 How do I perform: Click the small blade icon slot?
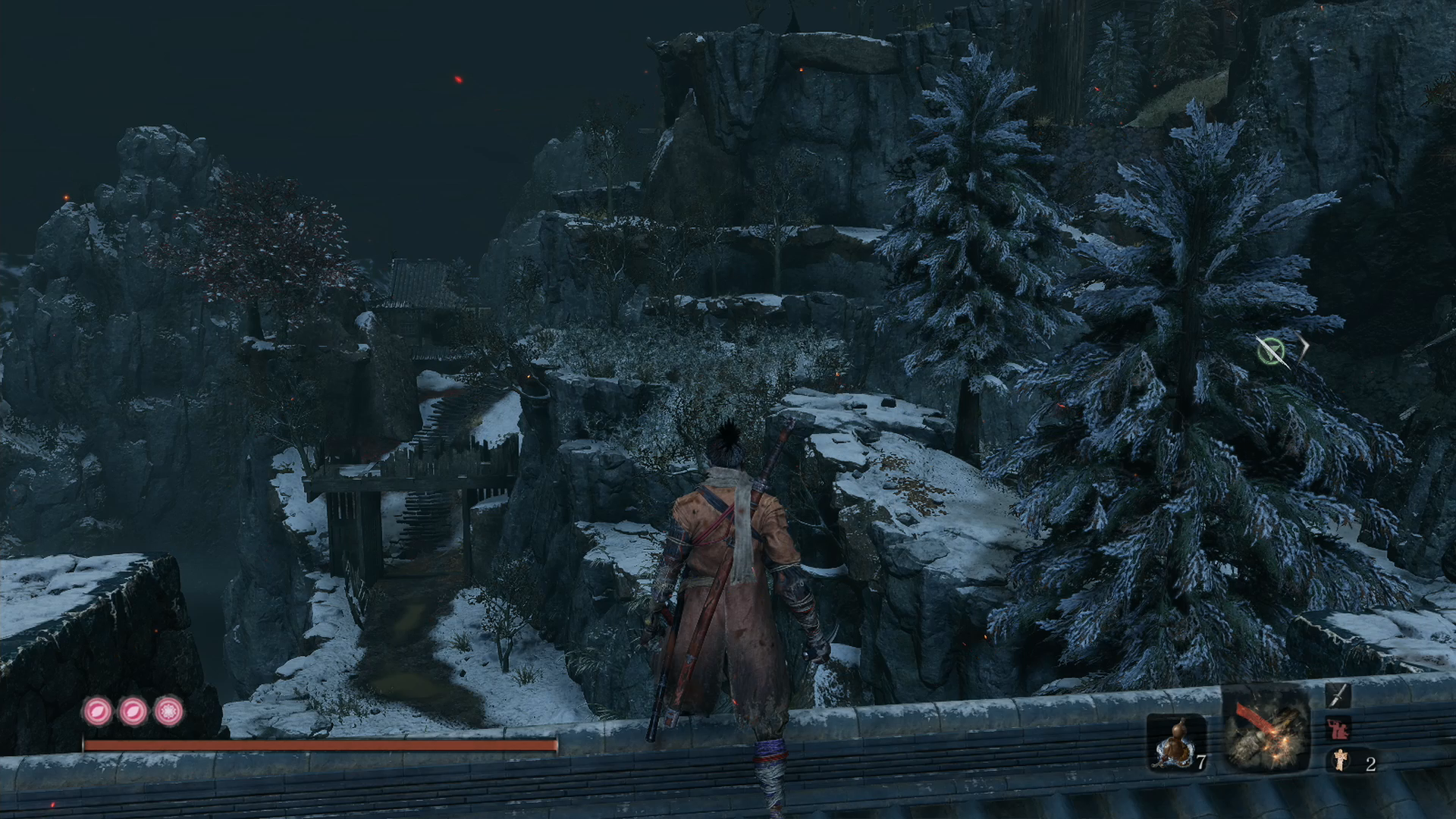tap(1338, 695)
